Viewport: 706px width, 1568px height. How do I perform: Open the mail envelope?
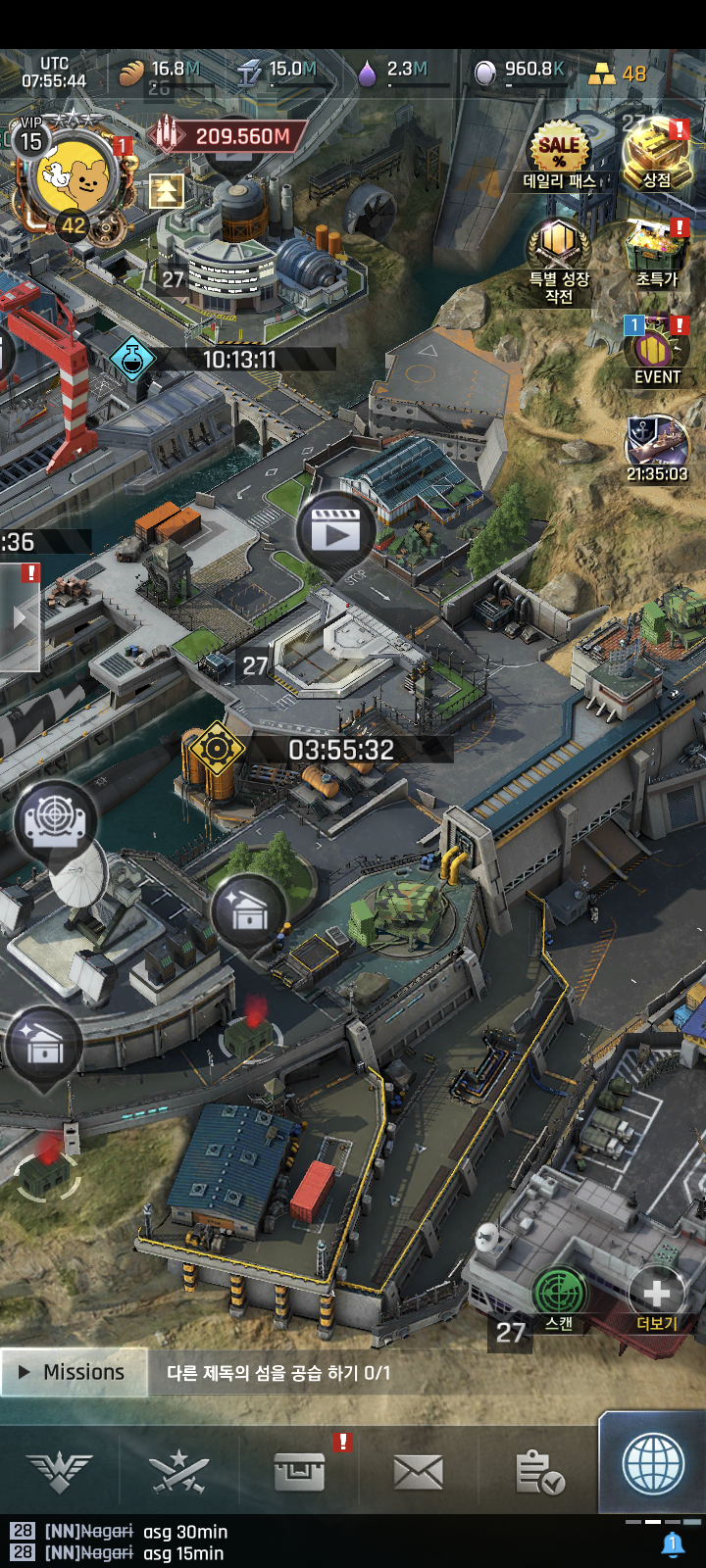pyautogui.click(x=418, y=1471)
